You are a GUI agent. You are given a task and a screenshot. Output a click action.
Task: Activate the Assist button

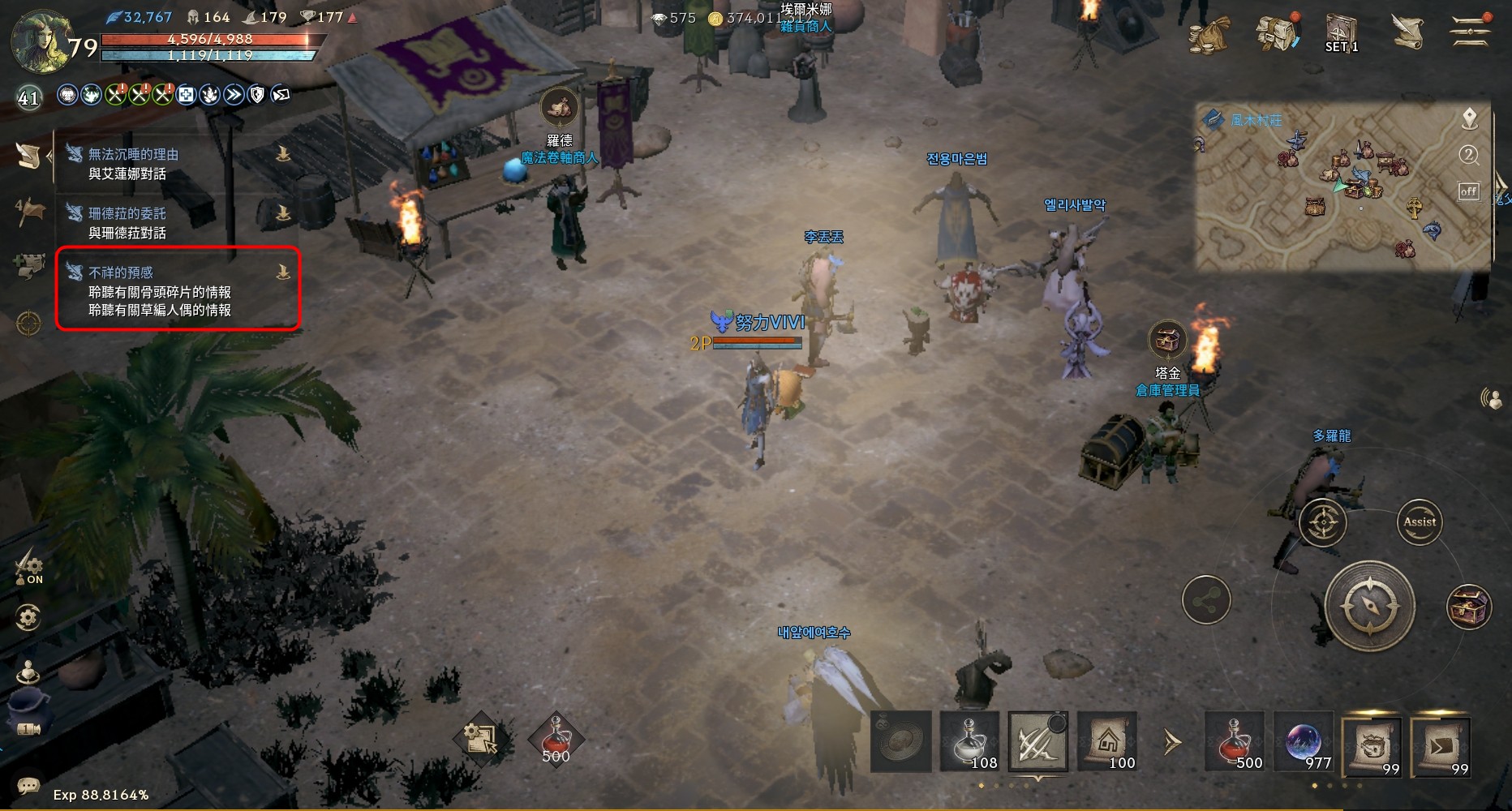1420,522
